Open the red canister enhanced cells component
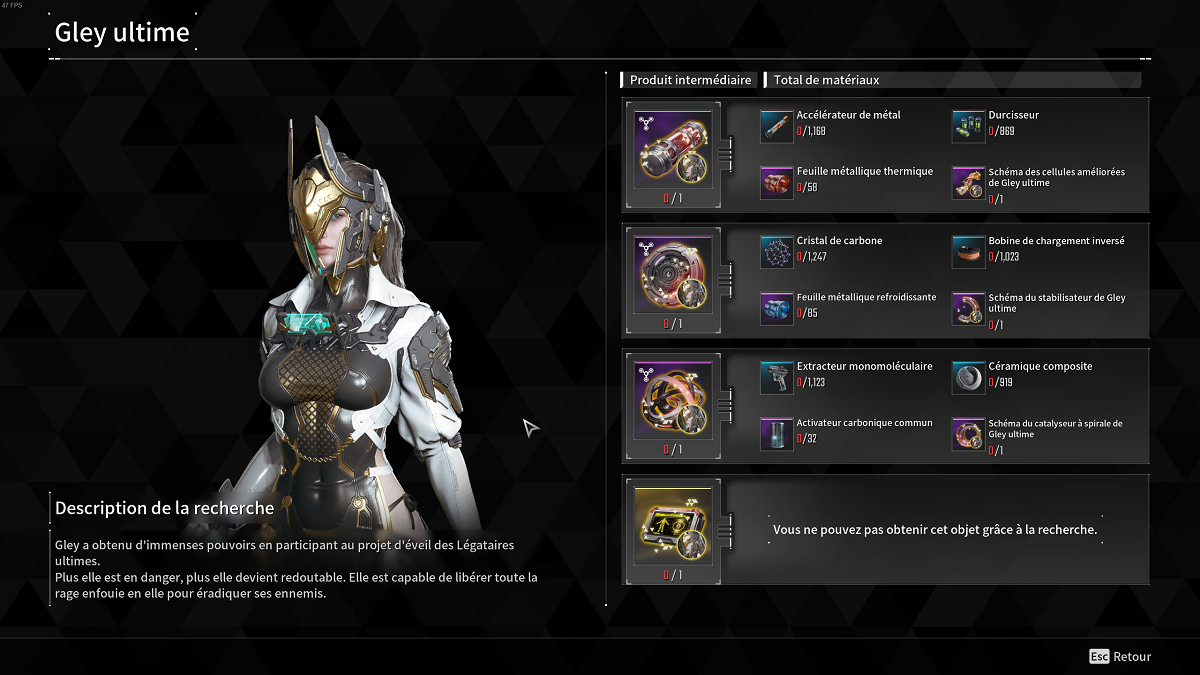 pos(673,148)
